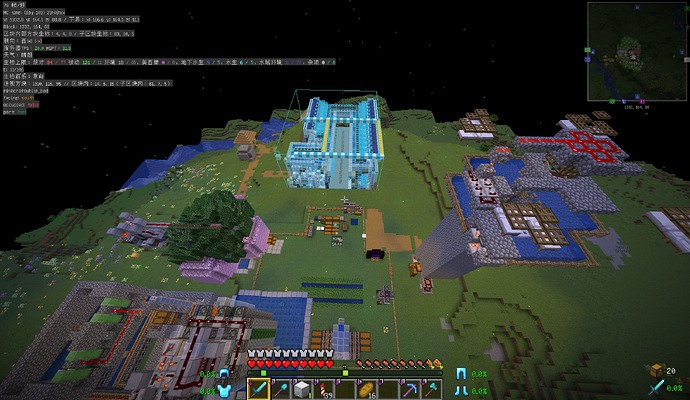
Task: Click the diamond leggings armor status icon
Action: (x=461, y=374)
